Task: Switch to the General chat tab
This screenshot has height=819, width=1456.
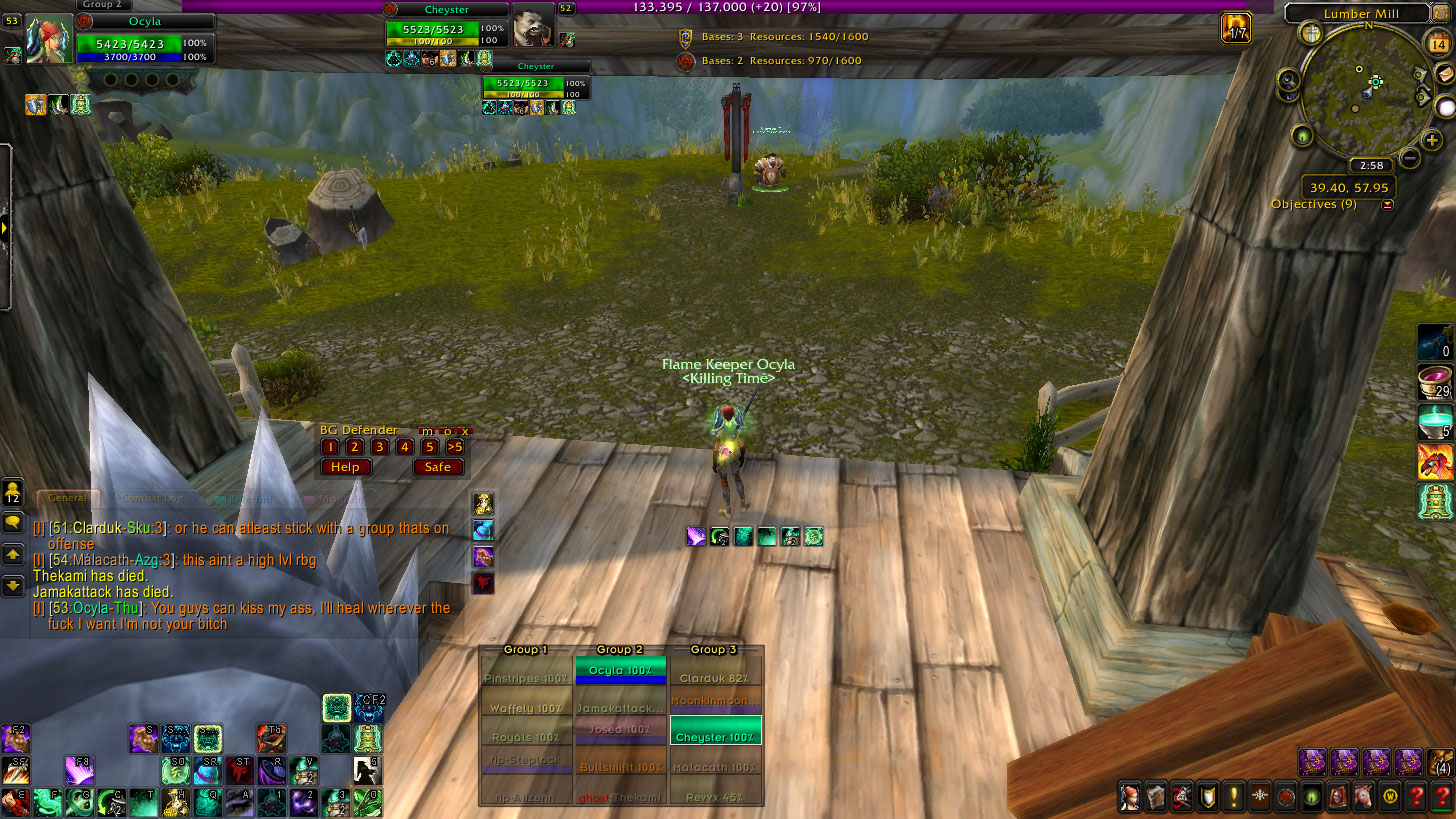Action: [68, 498]
